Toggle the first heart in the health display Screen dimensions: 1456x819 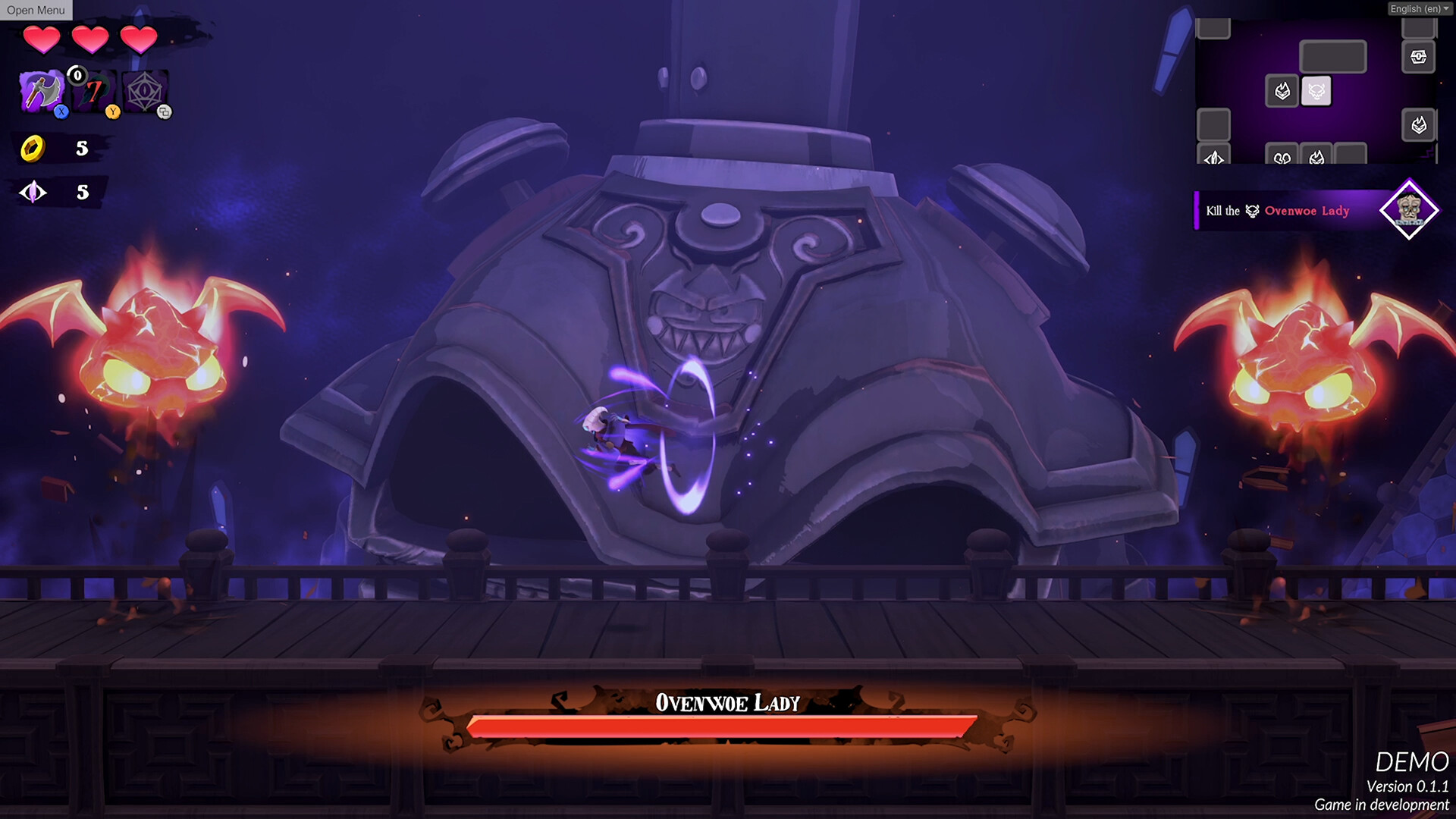click(42, 39)
